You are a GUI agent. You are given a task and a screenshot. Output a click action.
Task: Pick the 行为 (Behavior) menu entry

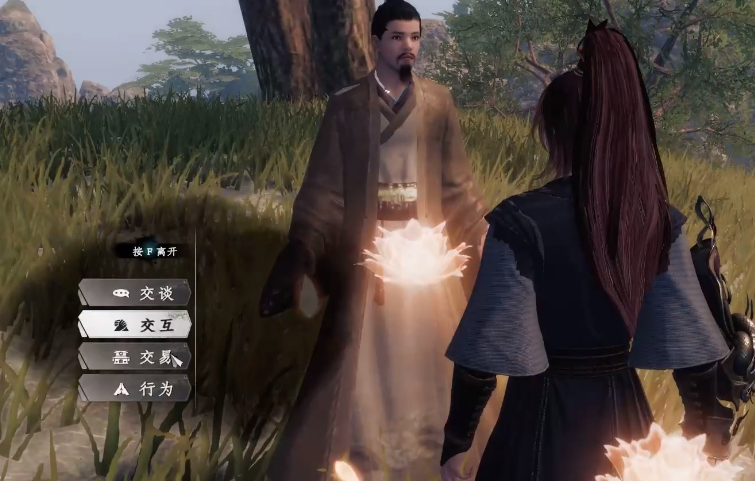[135, 388]
